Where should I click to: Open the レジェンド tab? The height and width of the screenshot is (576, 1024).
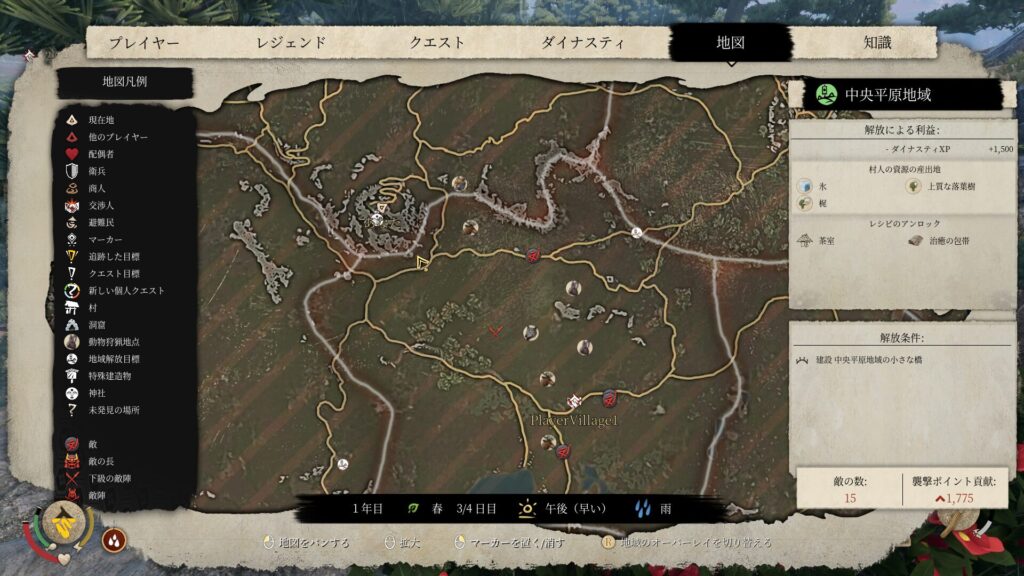[291, 43]
